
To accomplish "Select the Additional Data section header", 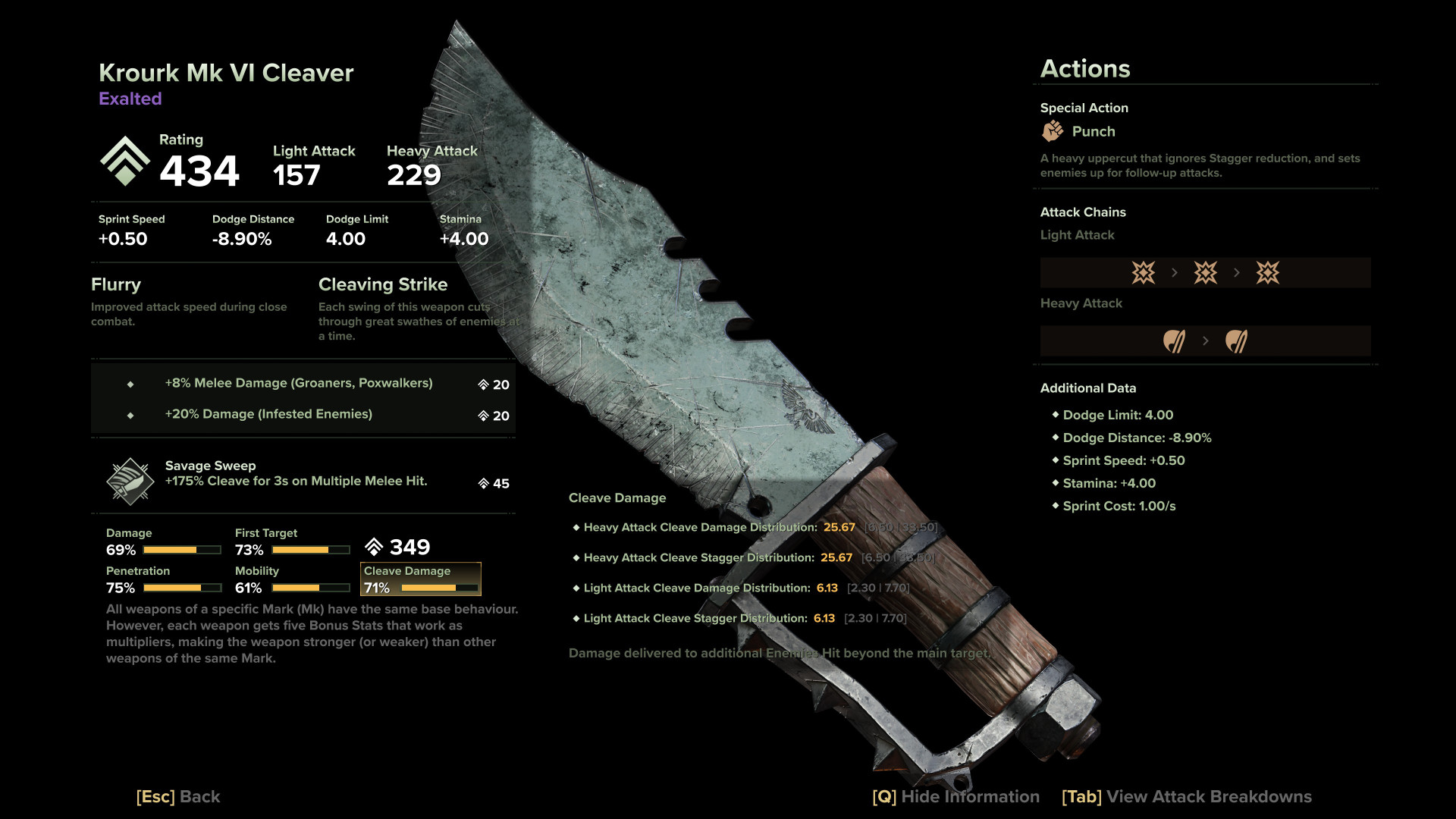I will tap(1088, 388).
